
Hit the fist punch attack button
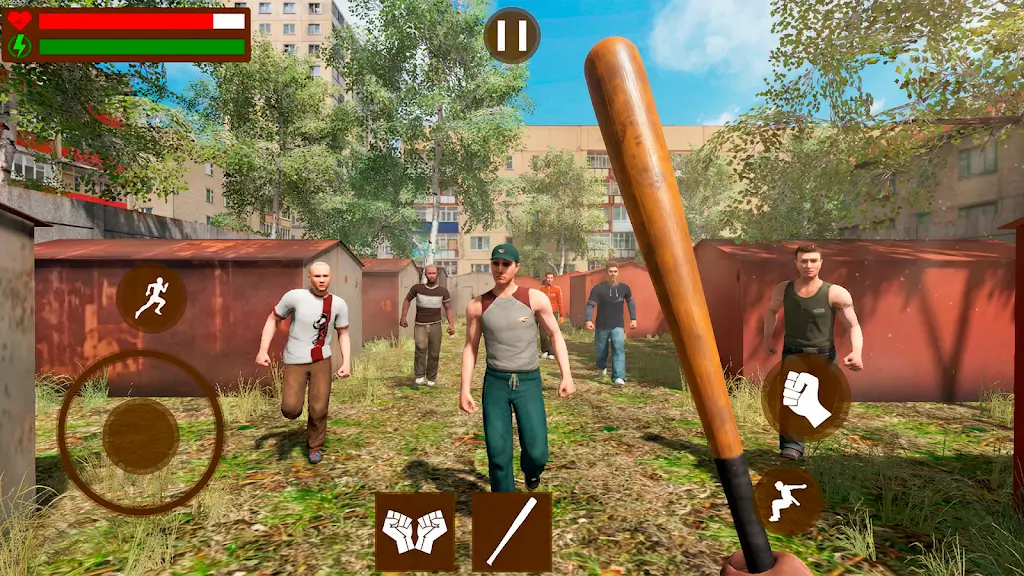pyautogui.click(x=805, y=398)
